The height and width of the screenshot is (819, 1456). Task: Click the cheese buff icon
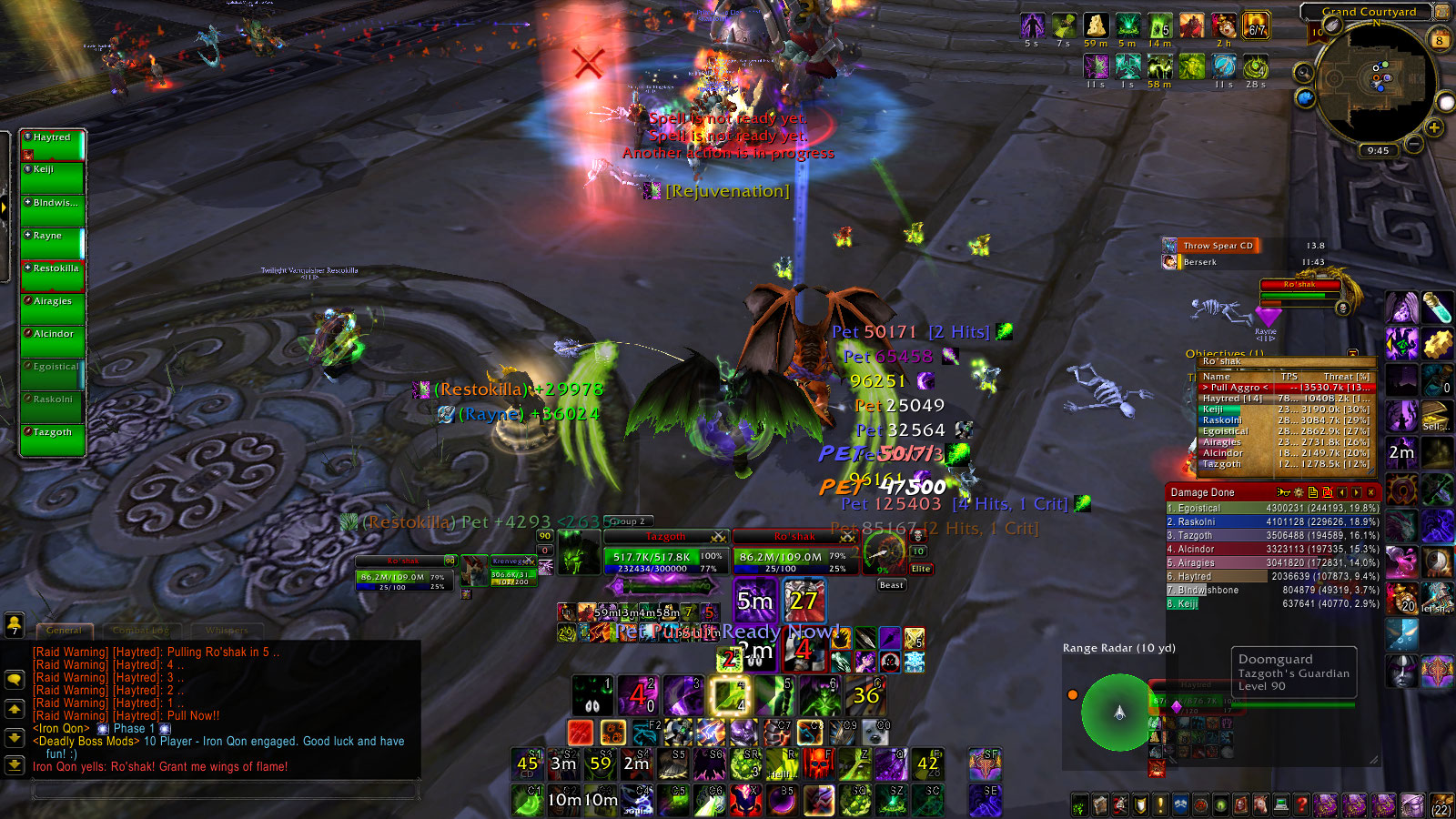[1096, 25]
